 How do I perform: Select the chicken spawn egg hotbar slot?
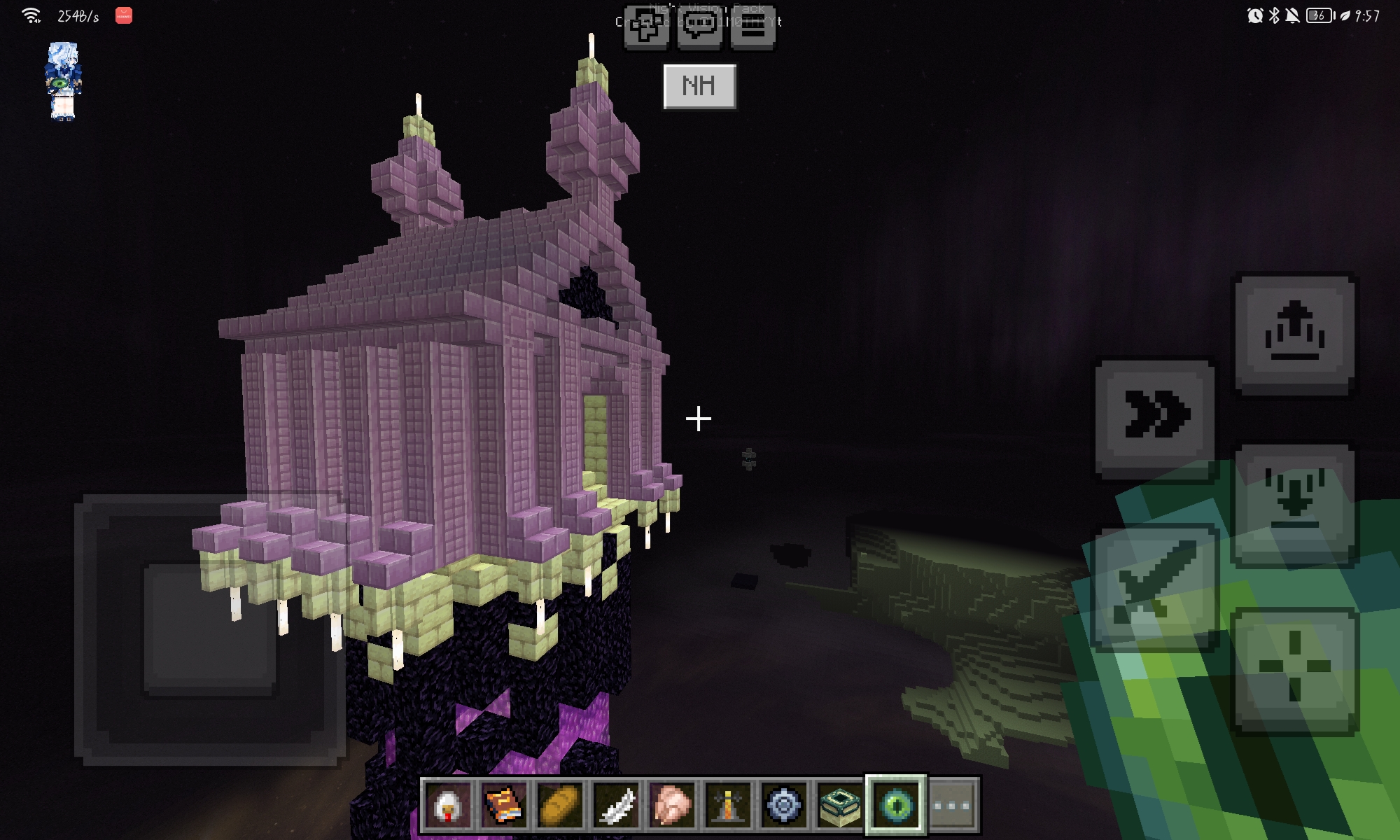(448, 805)
